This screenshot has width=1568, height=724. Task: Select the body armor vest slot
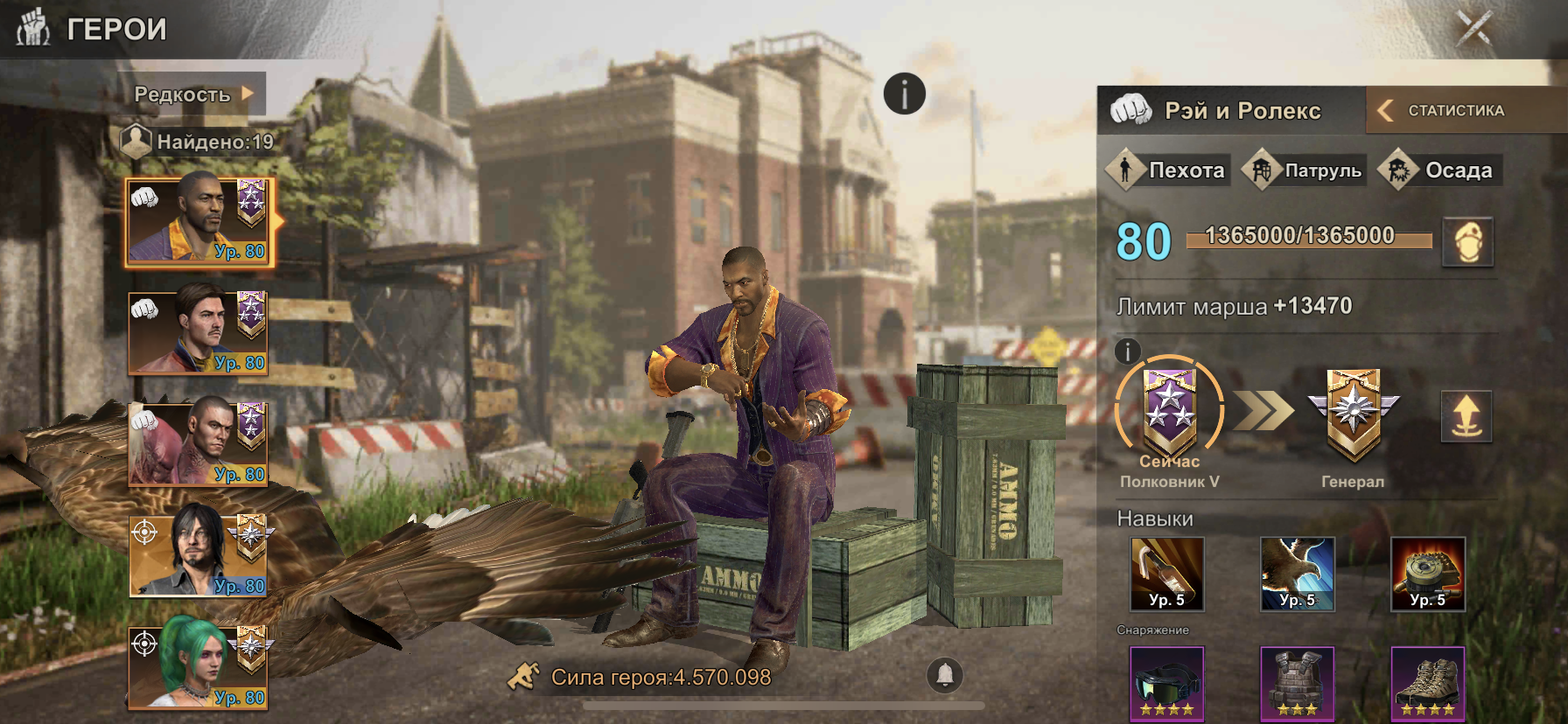tap(1298, 684)
